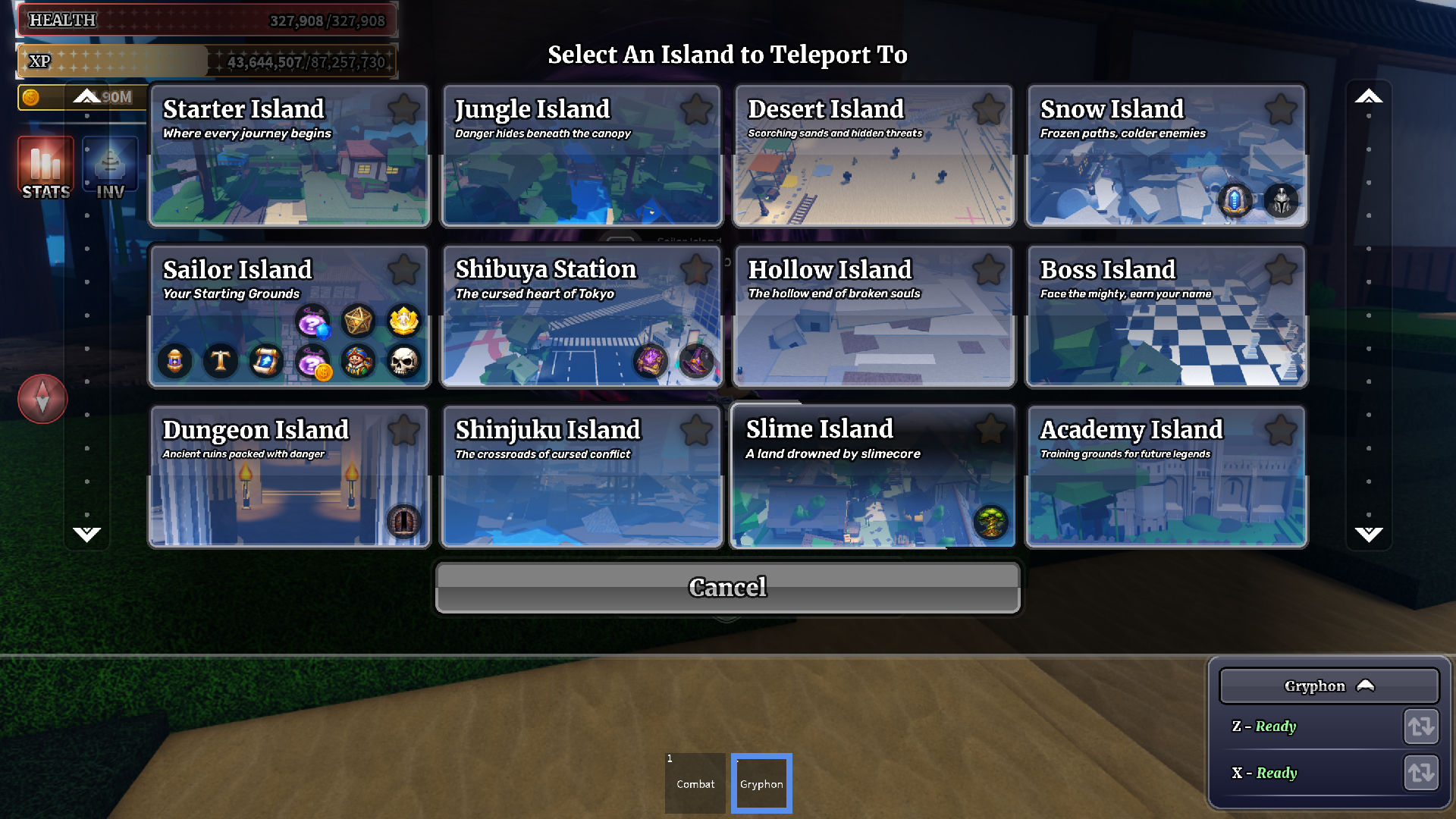Viewport: 1456px width, 819px height.
Task: Teleport to Boss Island
Action: [1166, 334]
